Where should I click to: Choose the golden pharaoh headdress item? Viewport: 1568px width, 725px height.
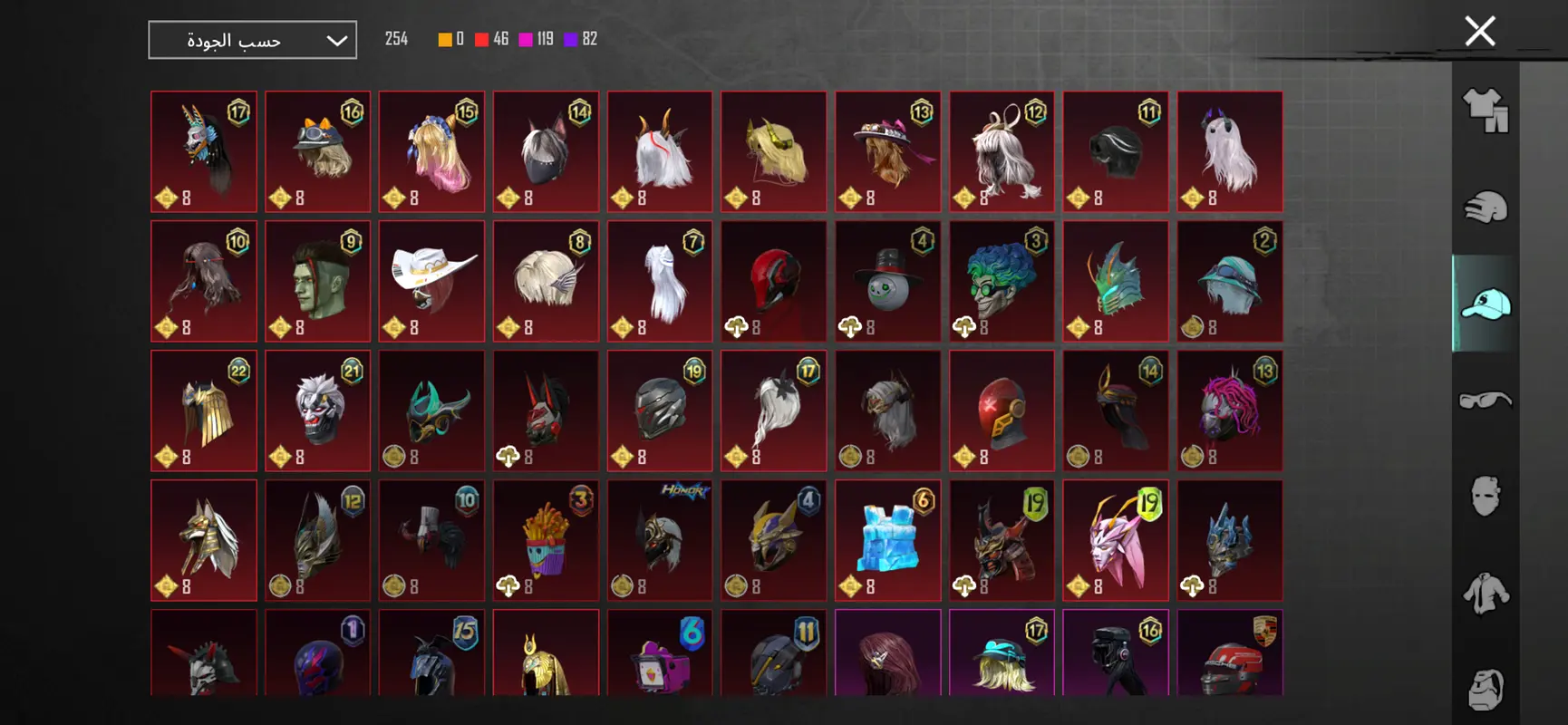click(546, 654)
